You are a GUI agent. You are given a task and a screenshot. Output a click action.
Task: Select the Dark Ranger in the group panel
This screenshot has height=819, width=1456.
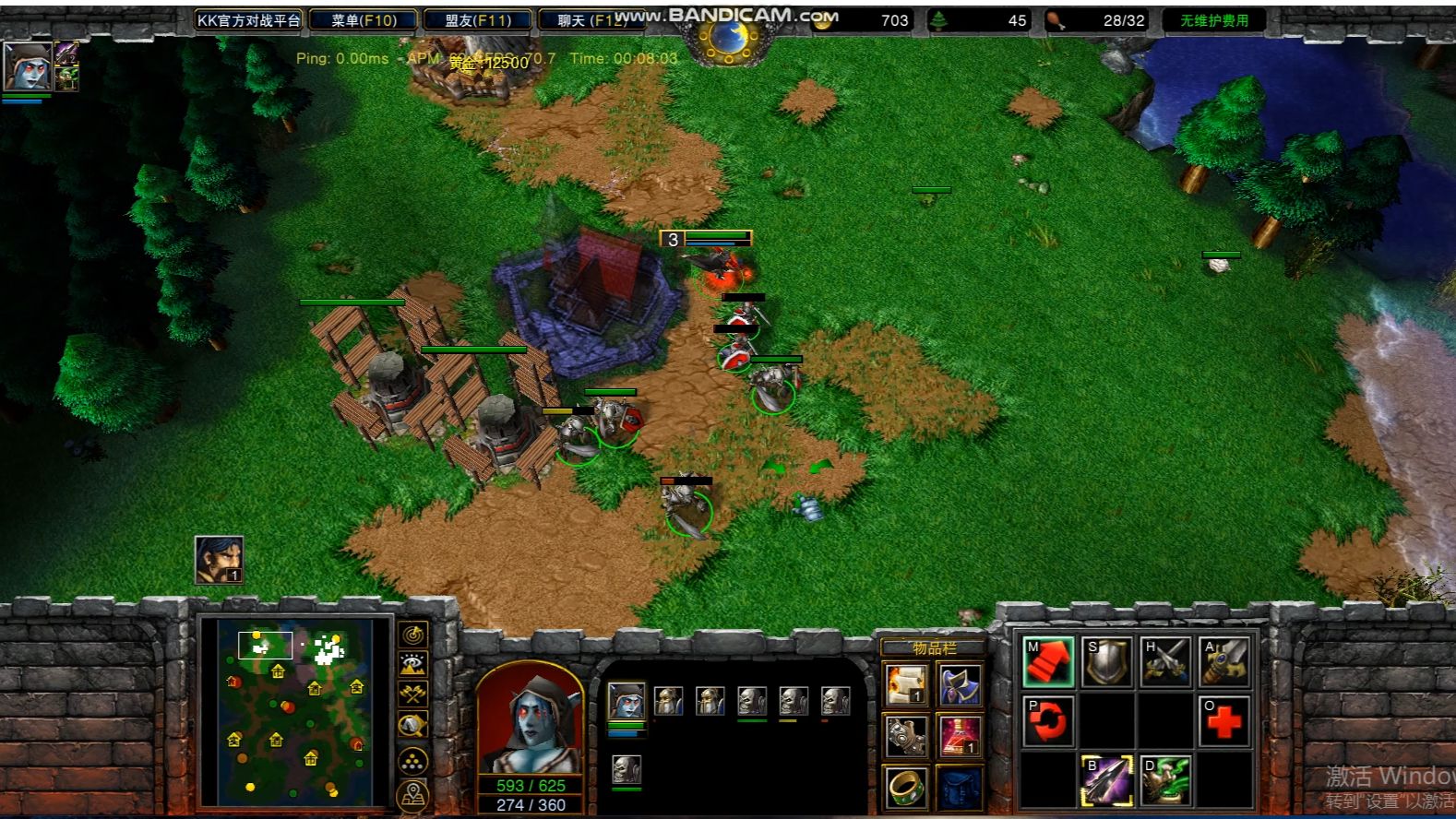(627, 703)
